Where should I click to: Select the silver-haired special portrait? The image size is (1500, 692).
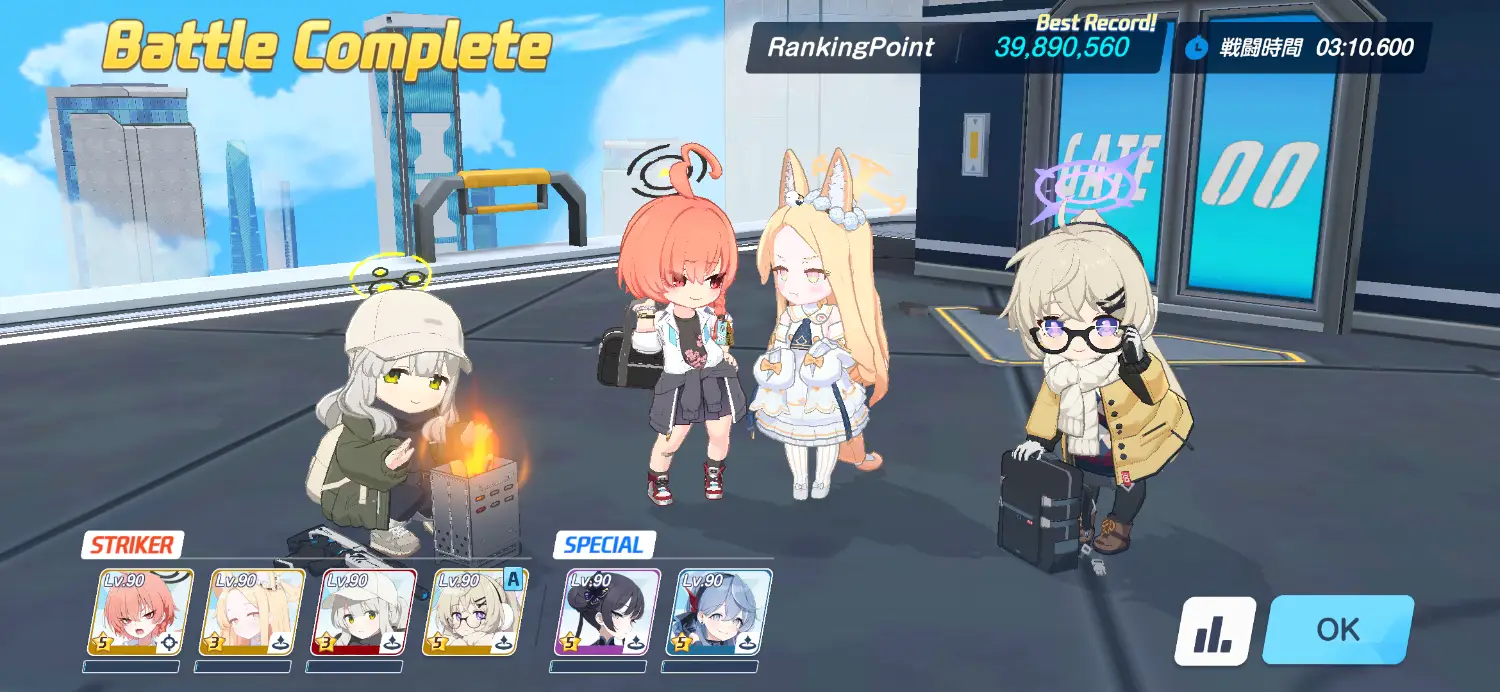click(719, 612)
